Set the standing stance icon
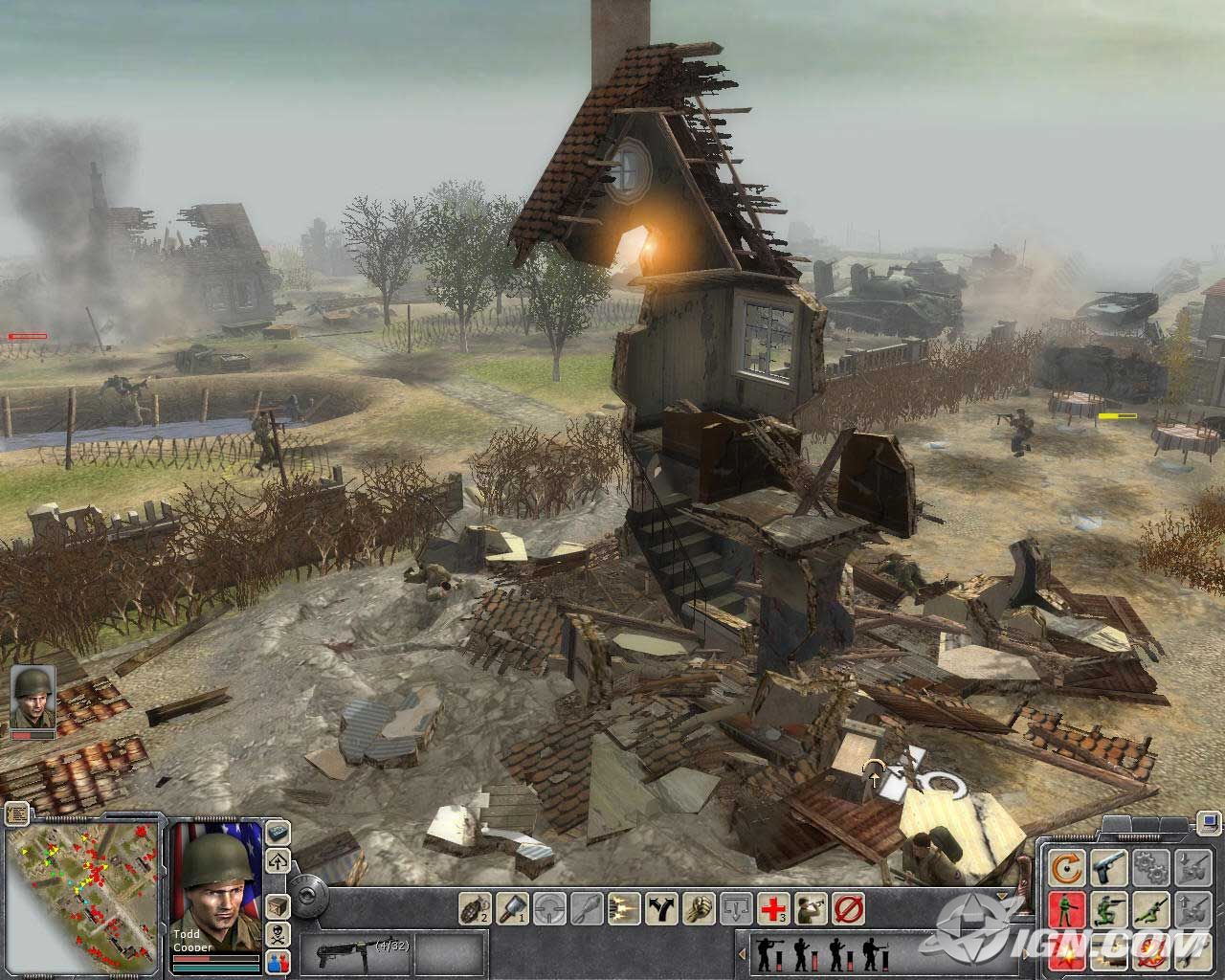 1065,907
